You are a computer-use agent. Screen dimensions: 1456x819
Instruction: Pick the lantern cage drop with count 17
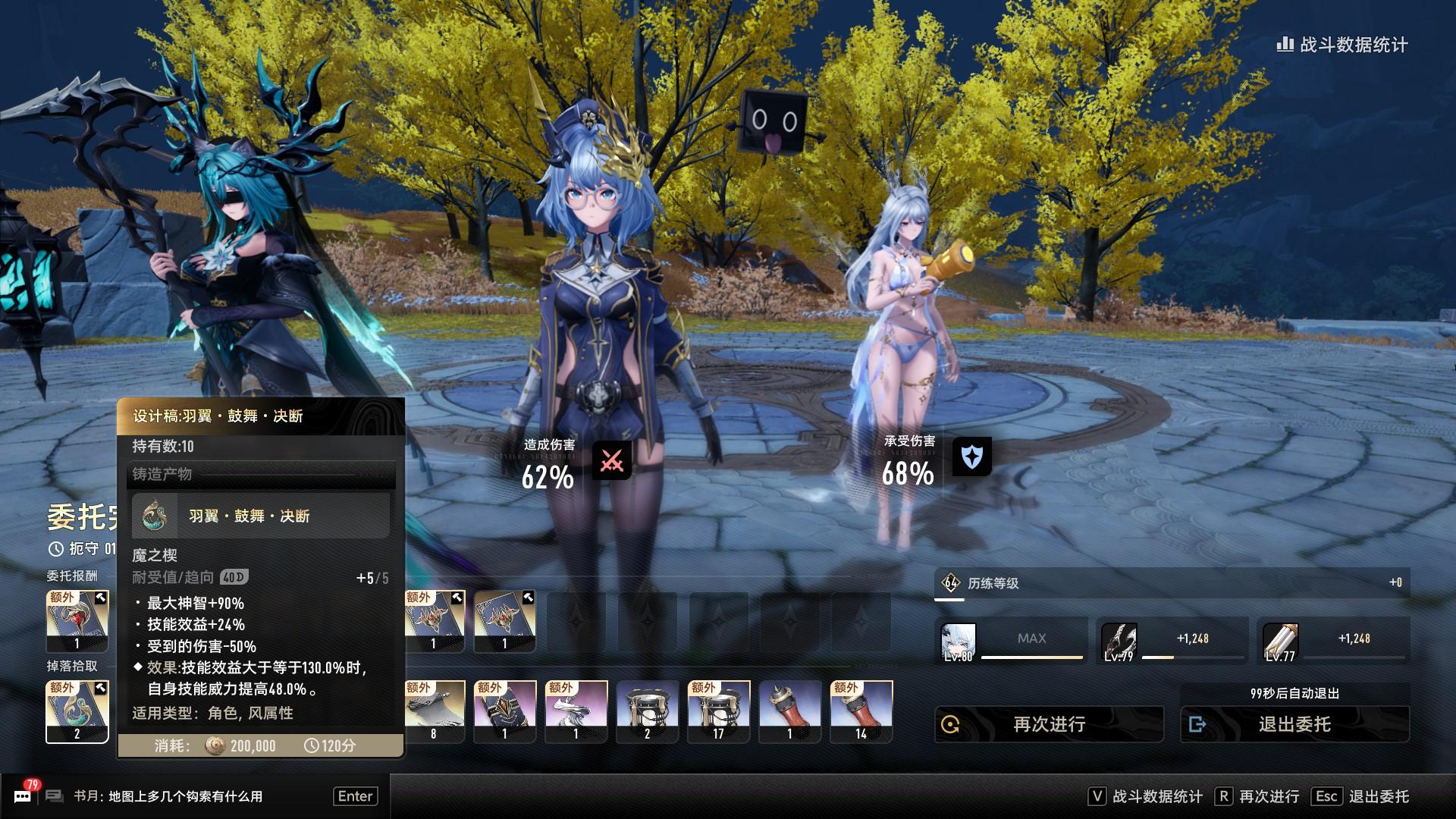pyautogui.click(x=718, y=711)
